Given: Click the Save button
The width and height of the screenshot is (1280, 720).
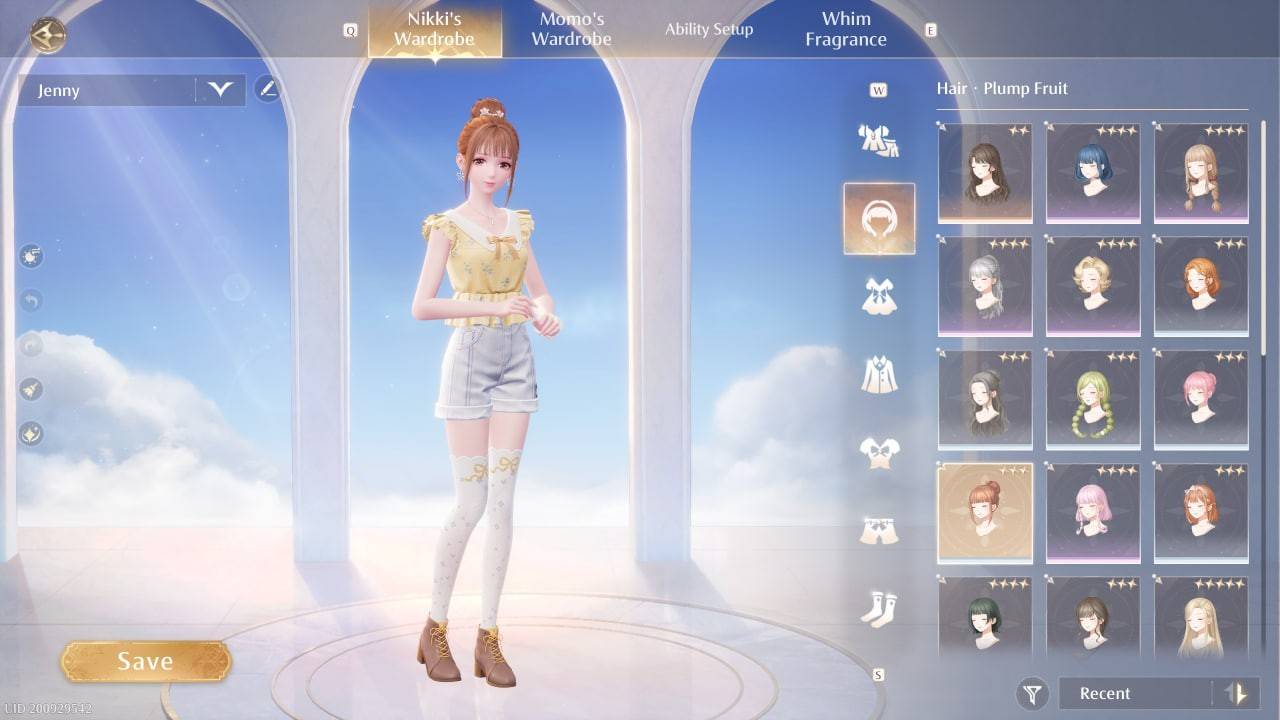Looking at the screenshot, I should point(146,660).
